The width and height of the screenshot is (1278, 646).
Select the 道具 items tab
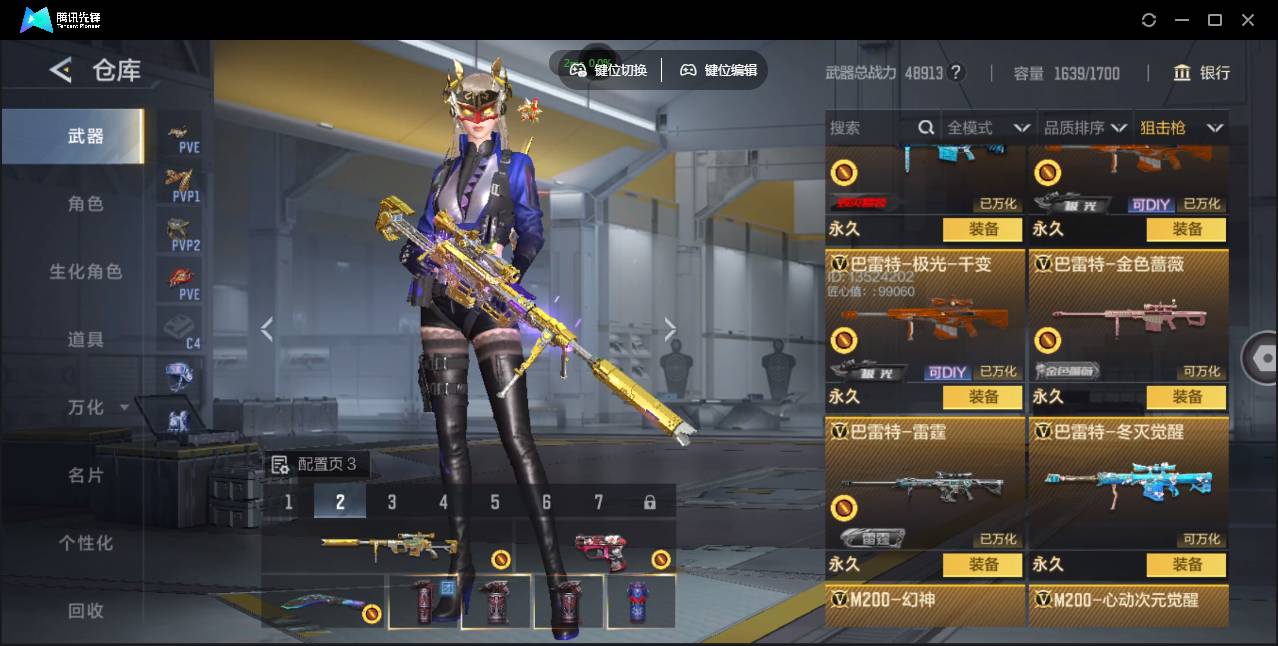85,340
